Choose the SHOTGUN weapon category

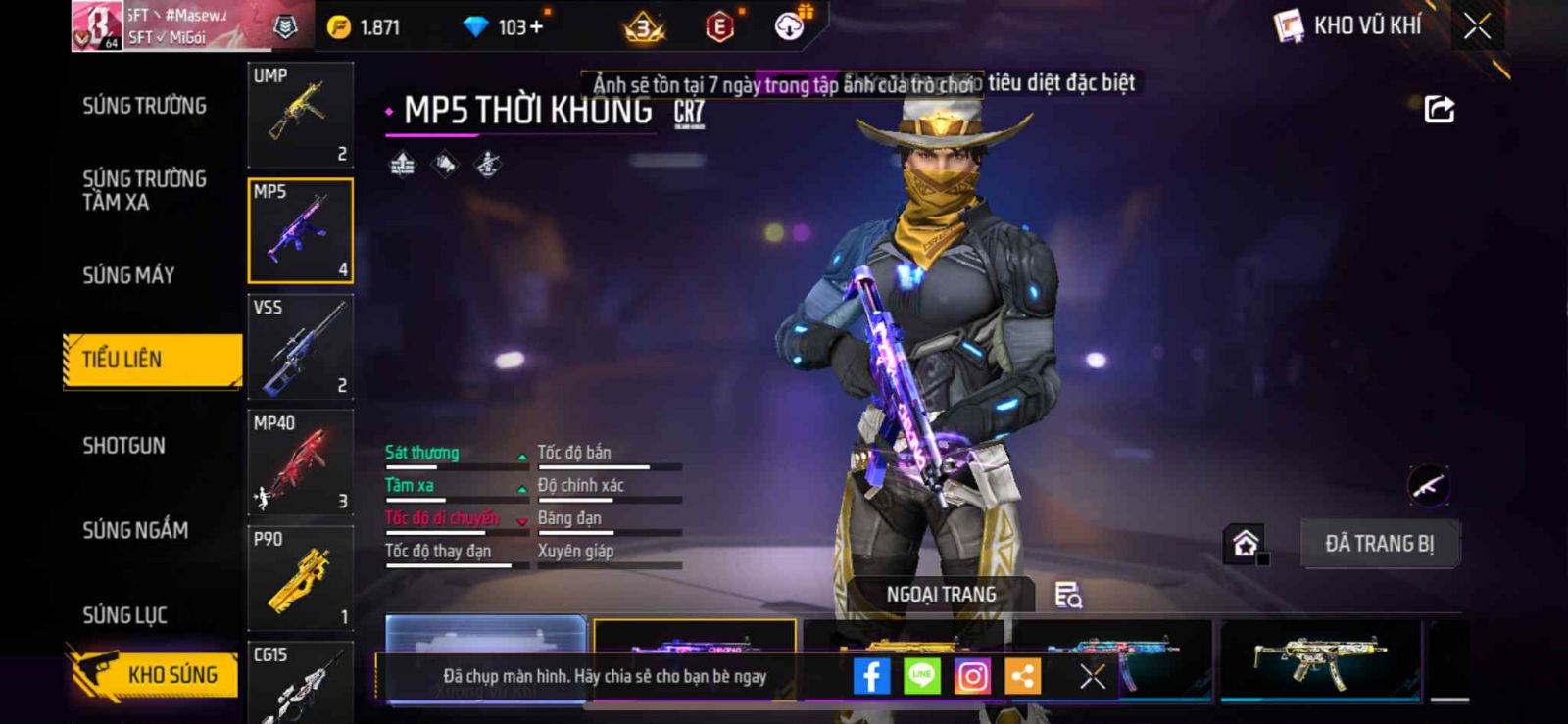tap(123, 446)
